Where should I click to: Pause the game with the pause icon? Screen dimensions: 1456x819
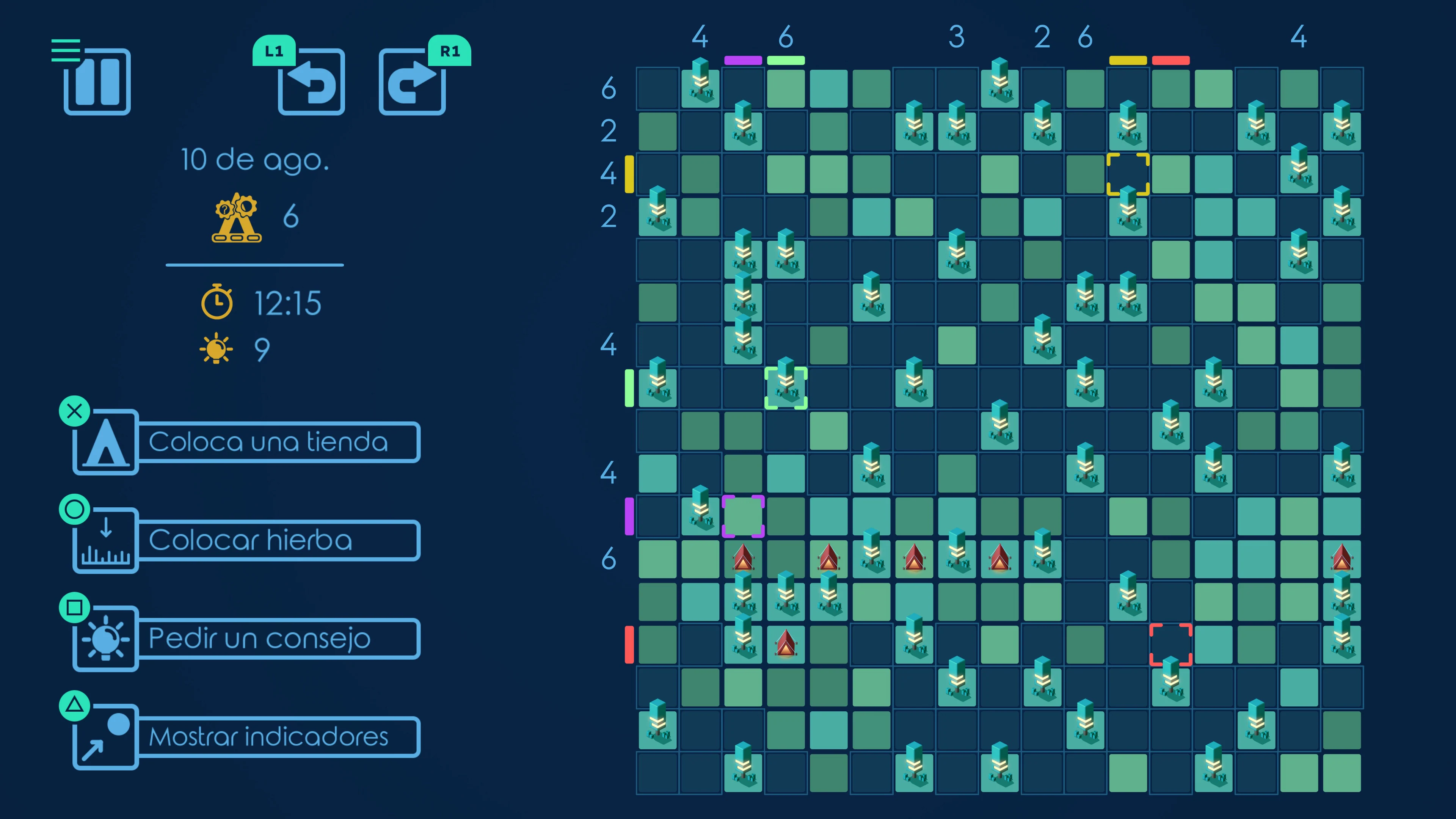(97, 83)
